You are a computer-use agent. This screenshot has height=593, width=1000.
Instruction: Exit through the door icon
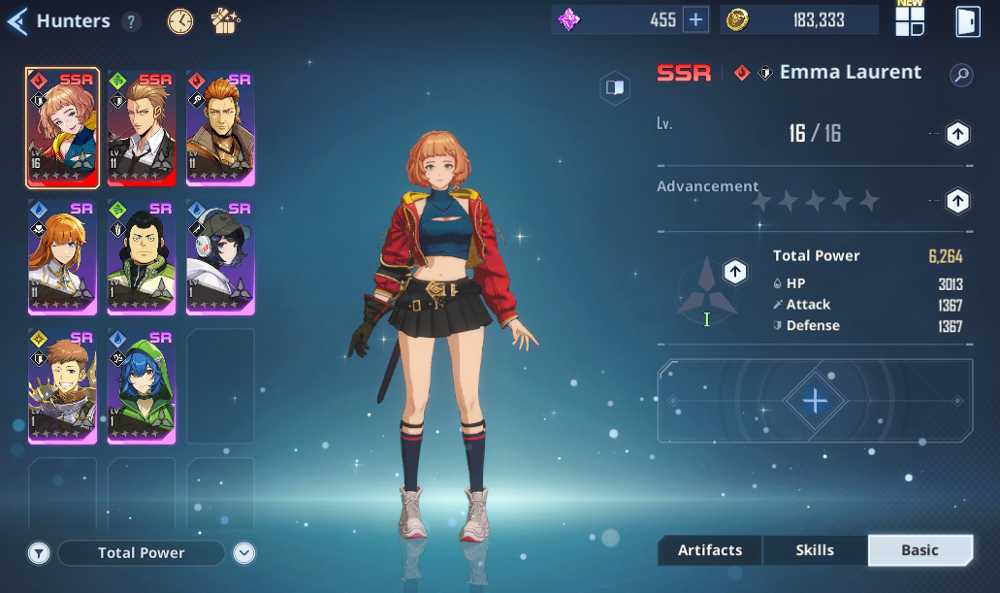[x=967, y=21]
